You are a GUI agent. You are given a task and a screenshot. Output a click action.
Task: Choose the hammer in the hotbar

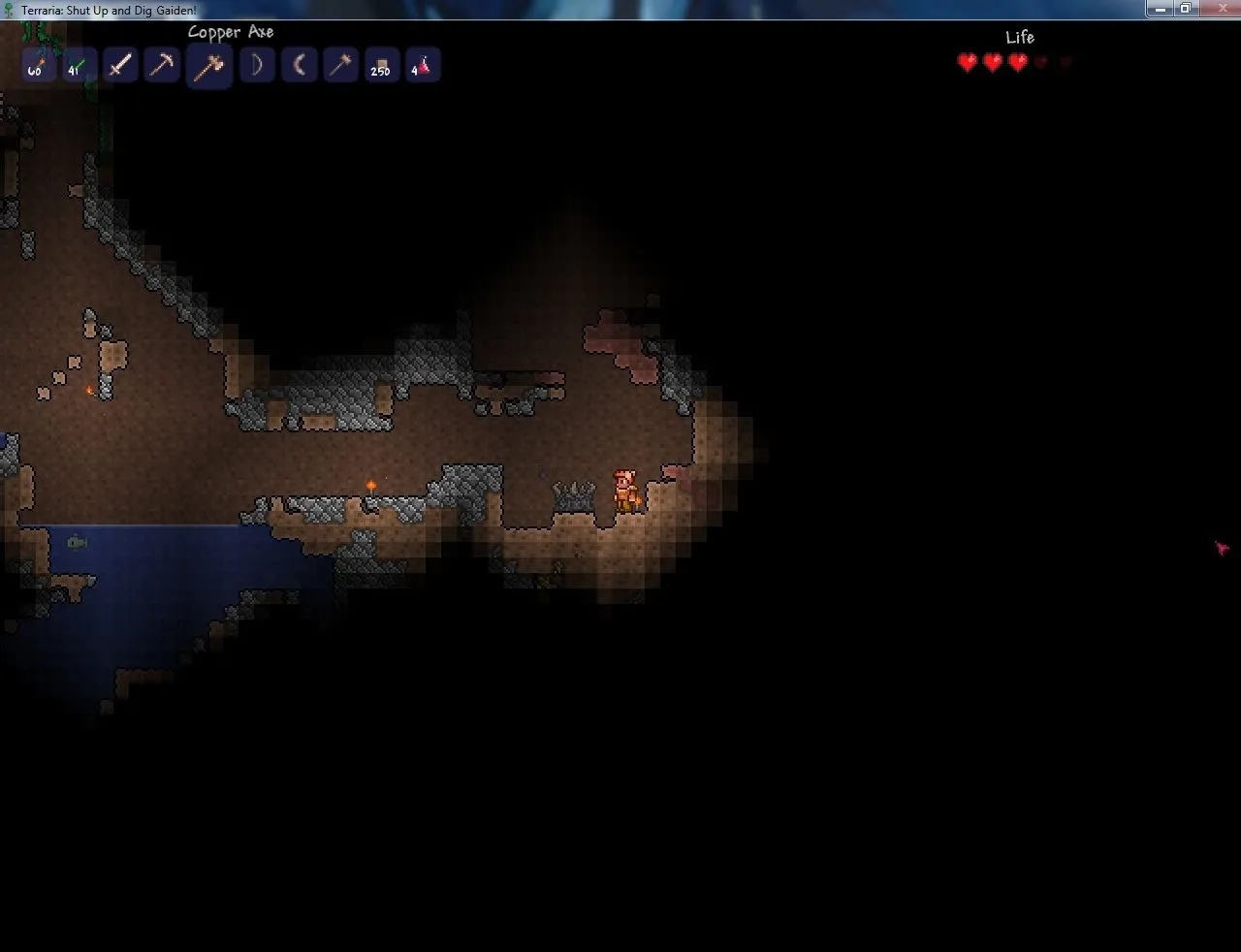pos(340,66)
